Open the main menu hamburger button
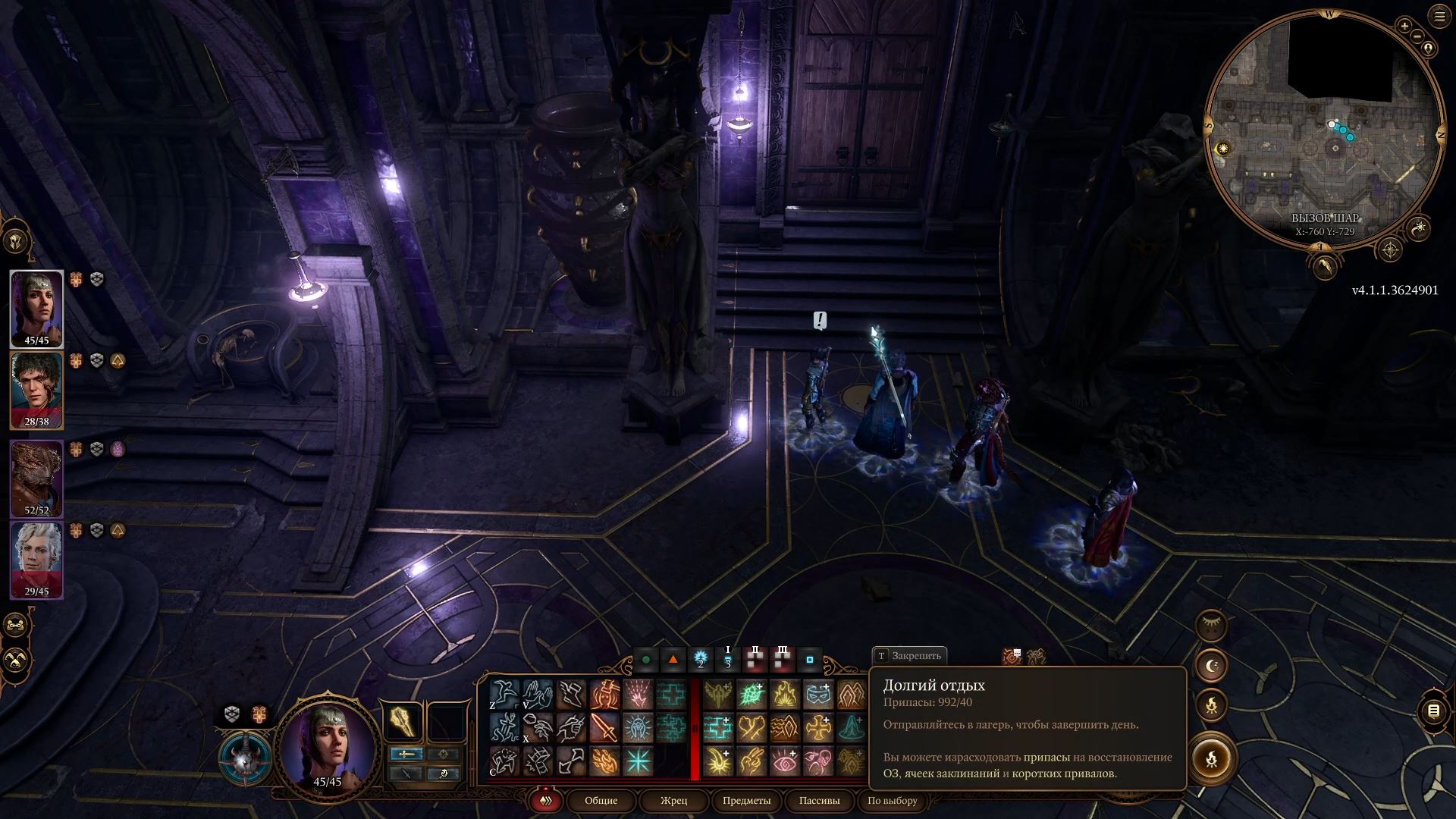This screenshot has height=819, width=1456. 1439,17
